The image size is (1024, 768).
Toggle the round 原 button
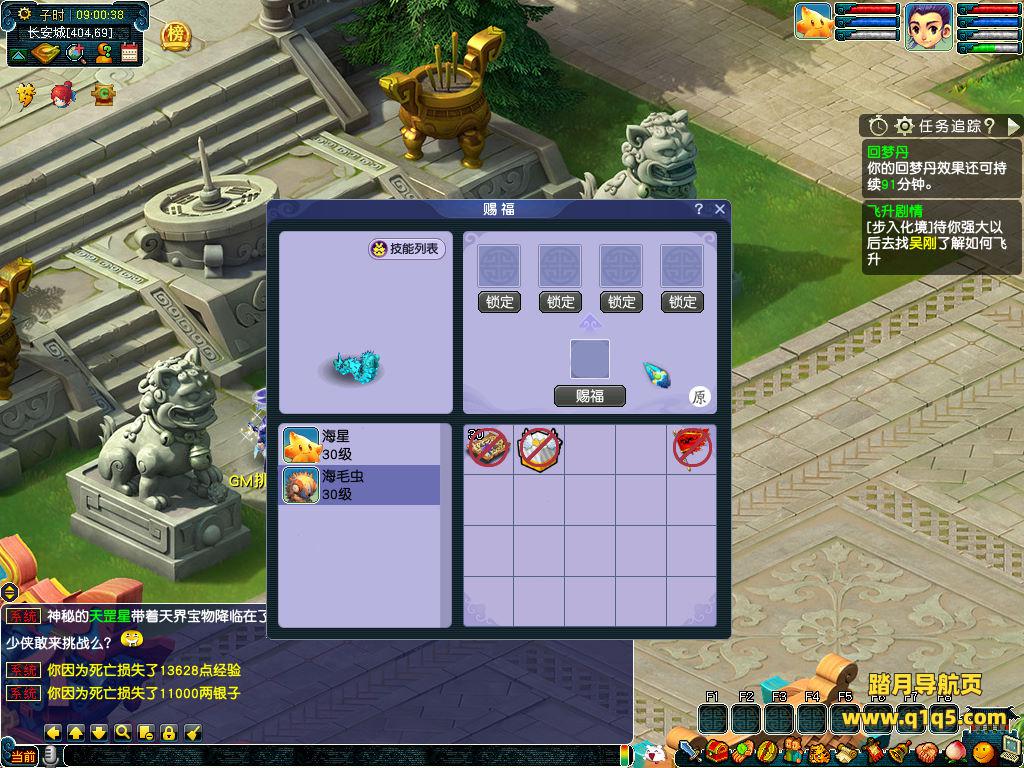click(700, 397)
